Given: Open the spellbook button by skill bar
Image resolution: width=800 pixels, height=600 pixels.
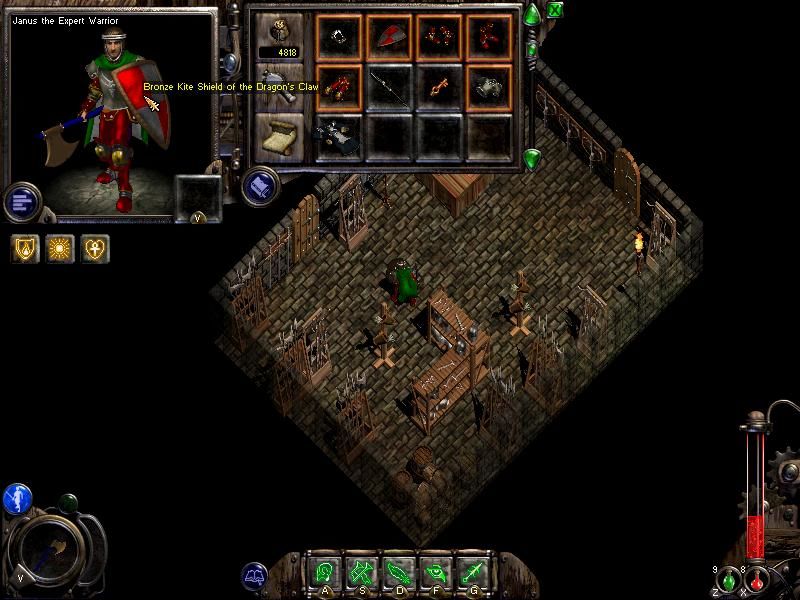Looking at the screenshot, I should [254, 576].
